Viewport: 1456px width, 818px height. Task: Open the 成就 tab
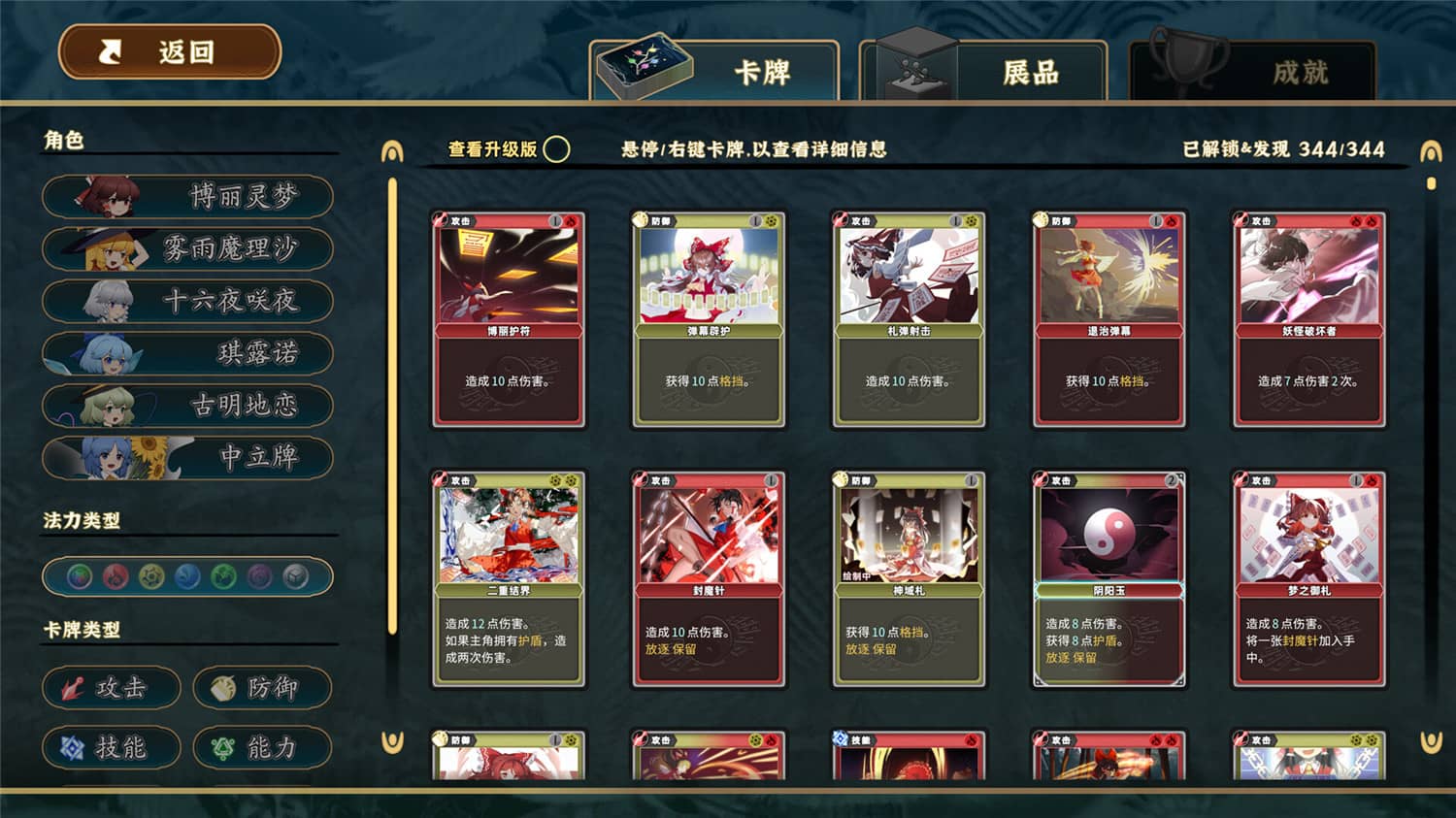pos(1301,71)
